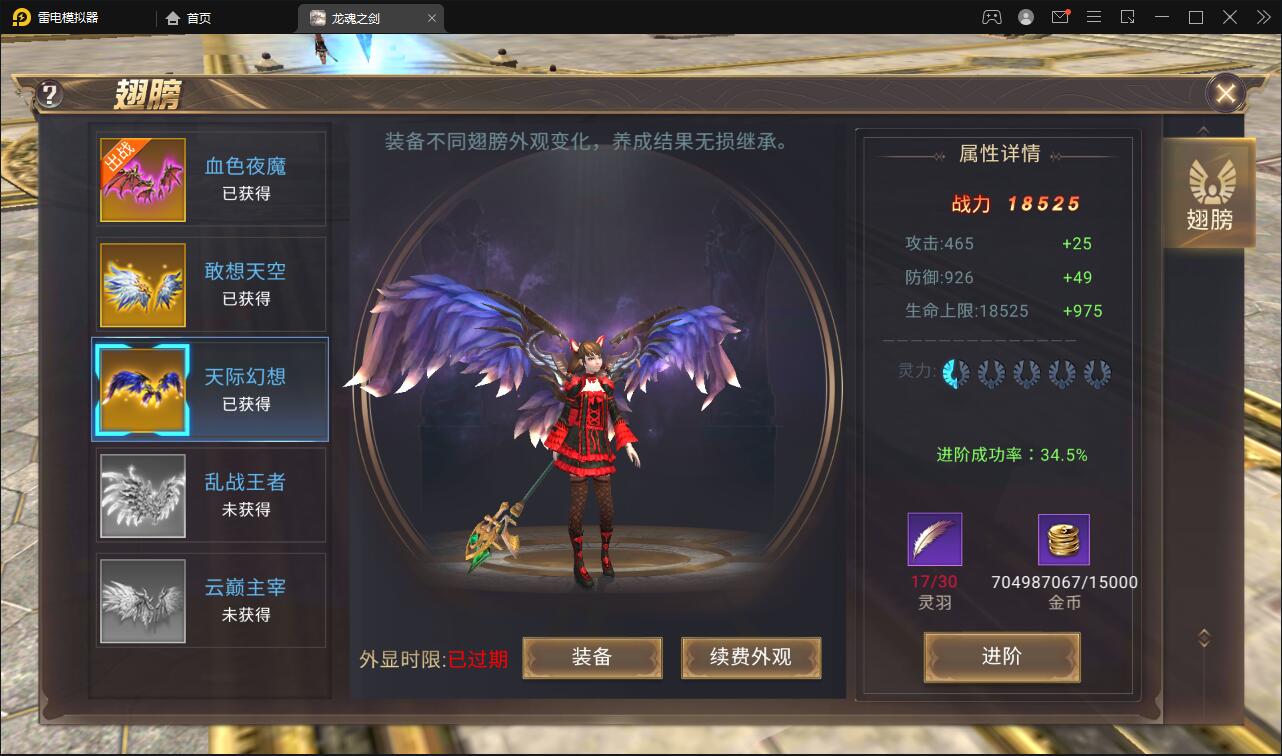
Task: Click the 金币 gold coins icon
Action: 1063,537
